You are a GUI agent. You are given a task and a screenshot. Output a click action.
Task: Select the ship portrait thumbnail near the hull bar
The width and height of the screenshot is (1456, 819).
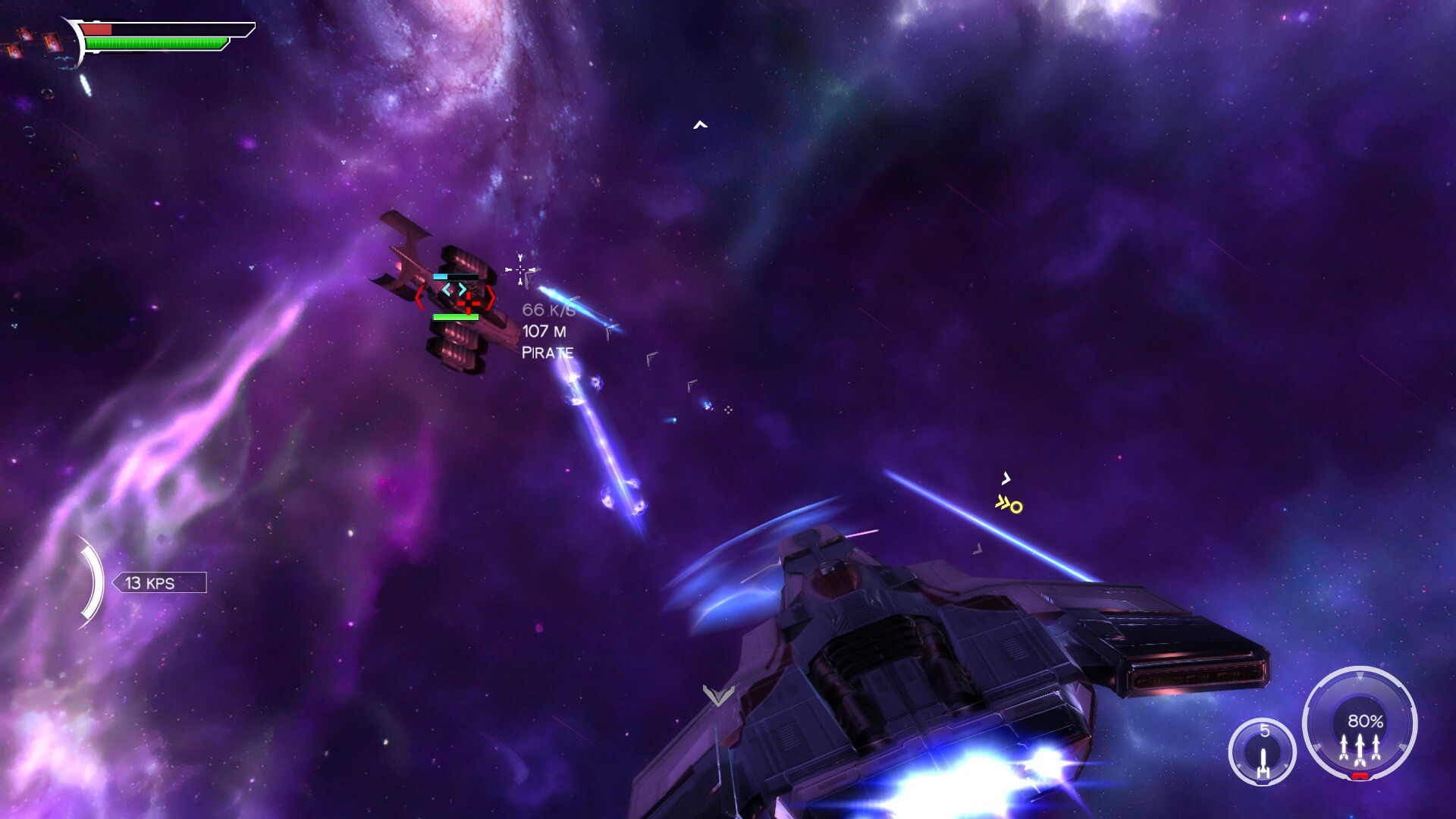click(x=52, y=43)
